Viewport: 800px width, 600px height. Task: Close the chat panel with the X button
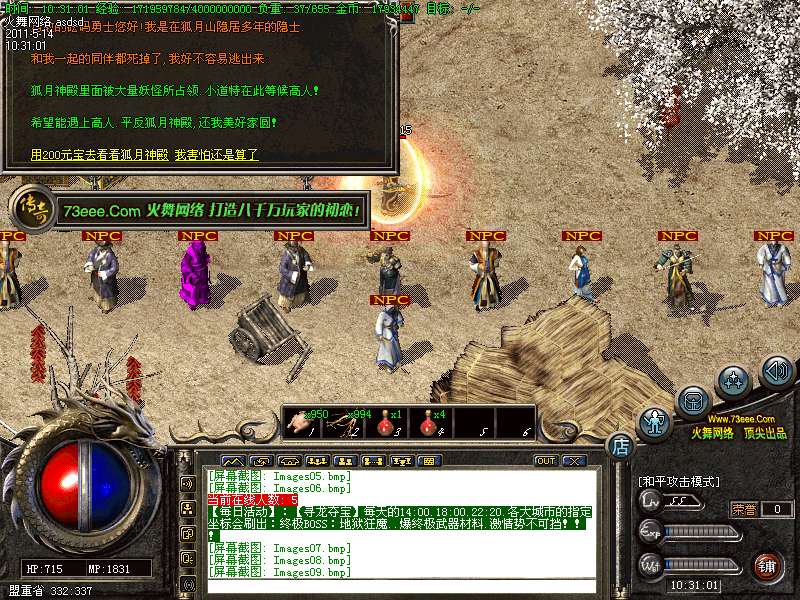tap(573, 461)
